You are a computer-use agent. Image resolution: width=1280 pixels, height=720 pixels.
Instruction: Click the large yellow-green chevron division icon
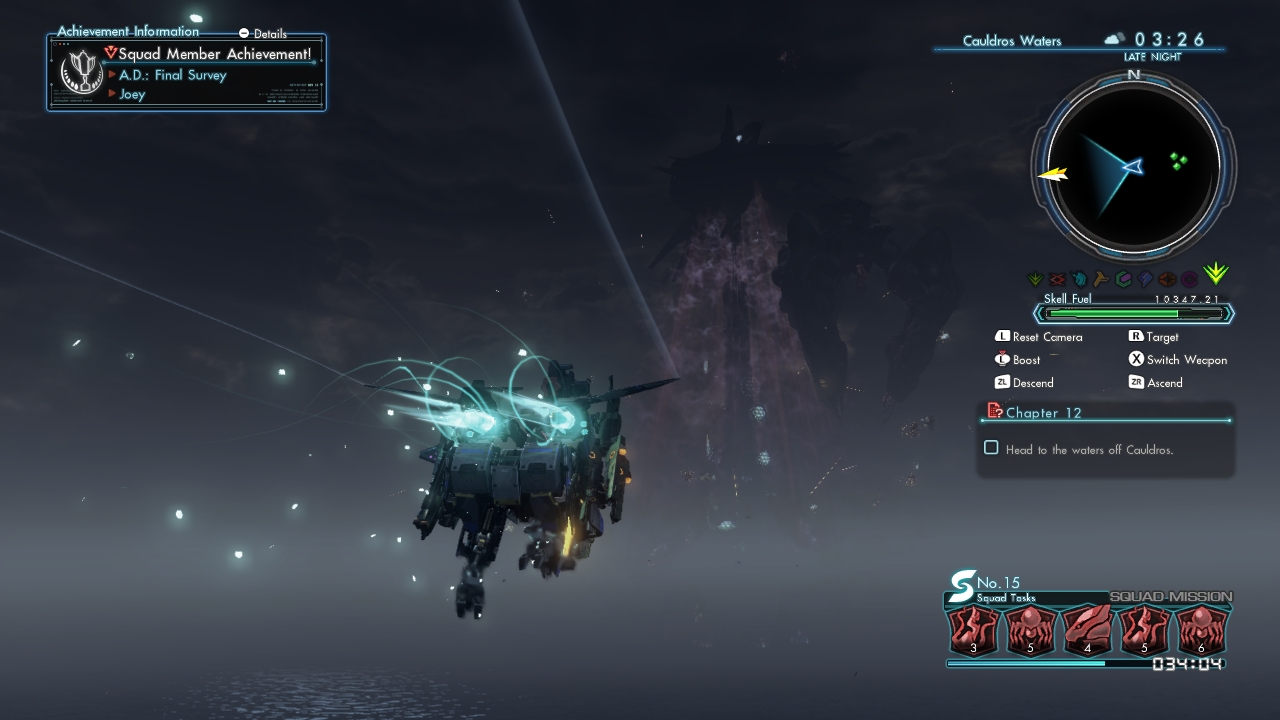1216,275
